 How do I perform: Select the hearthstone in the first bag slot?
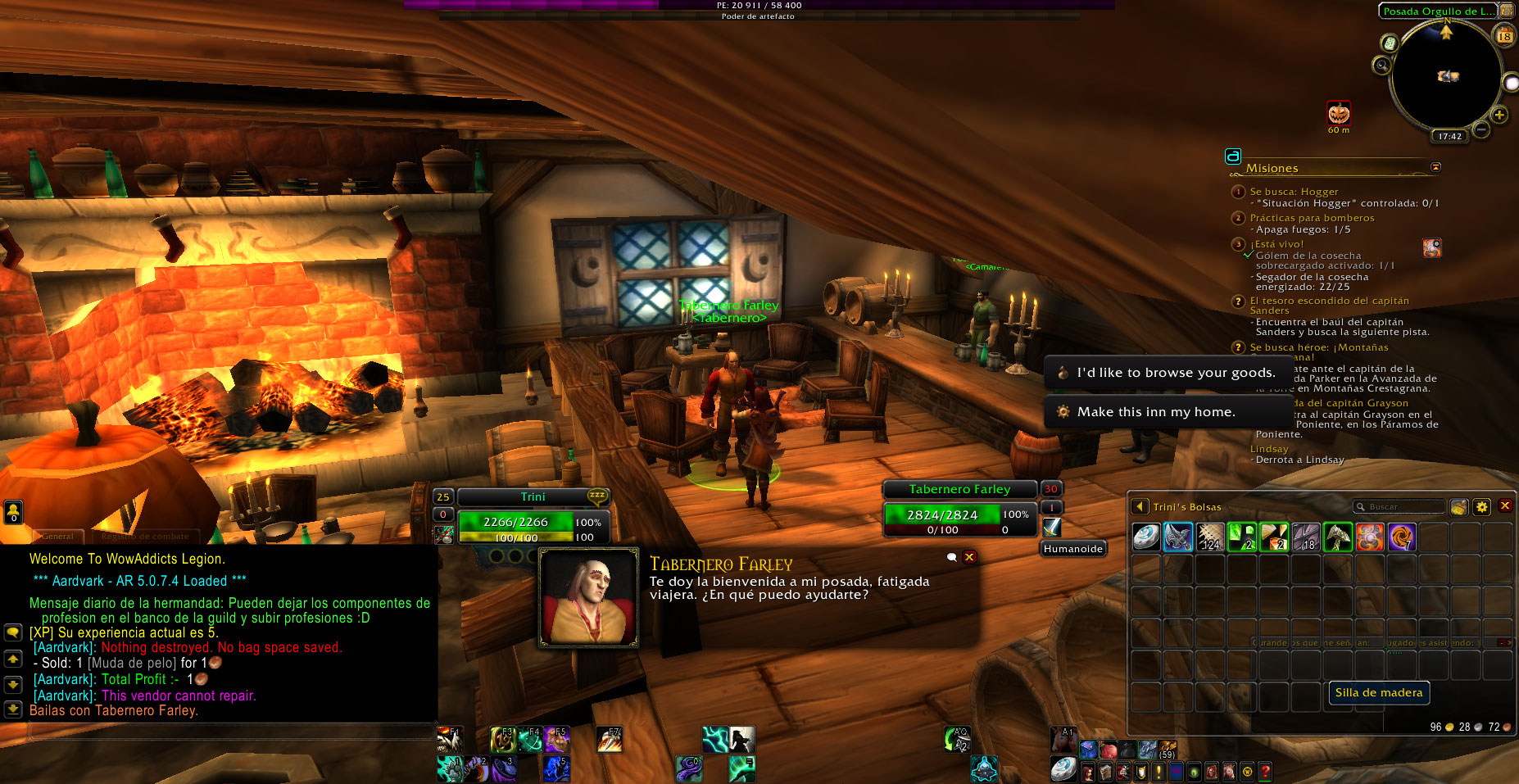click(1146, 537)
